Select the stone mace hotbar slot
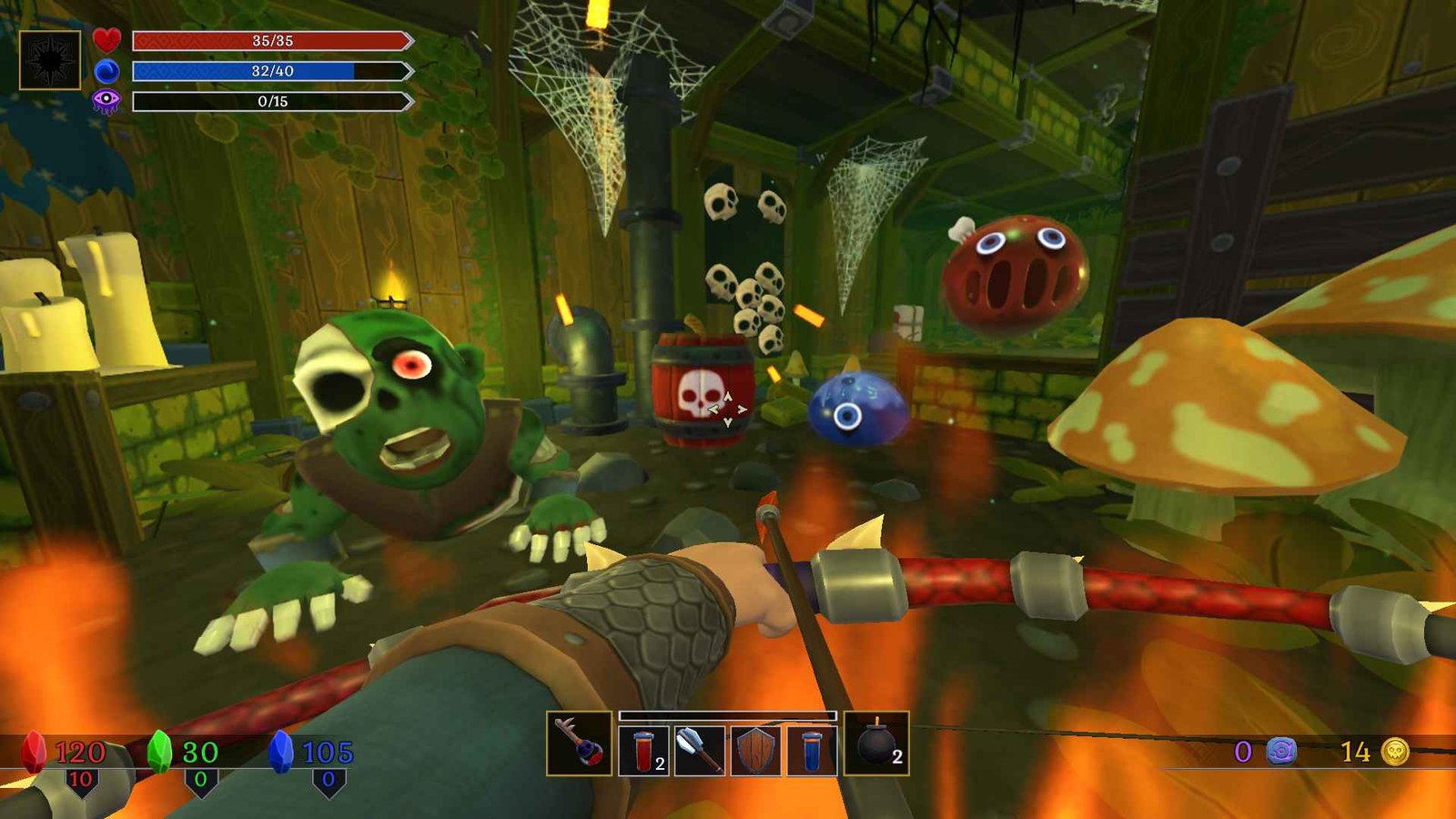 [x=699, y=751]
